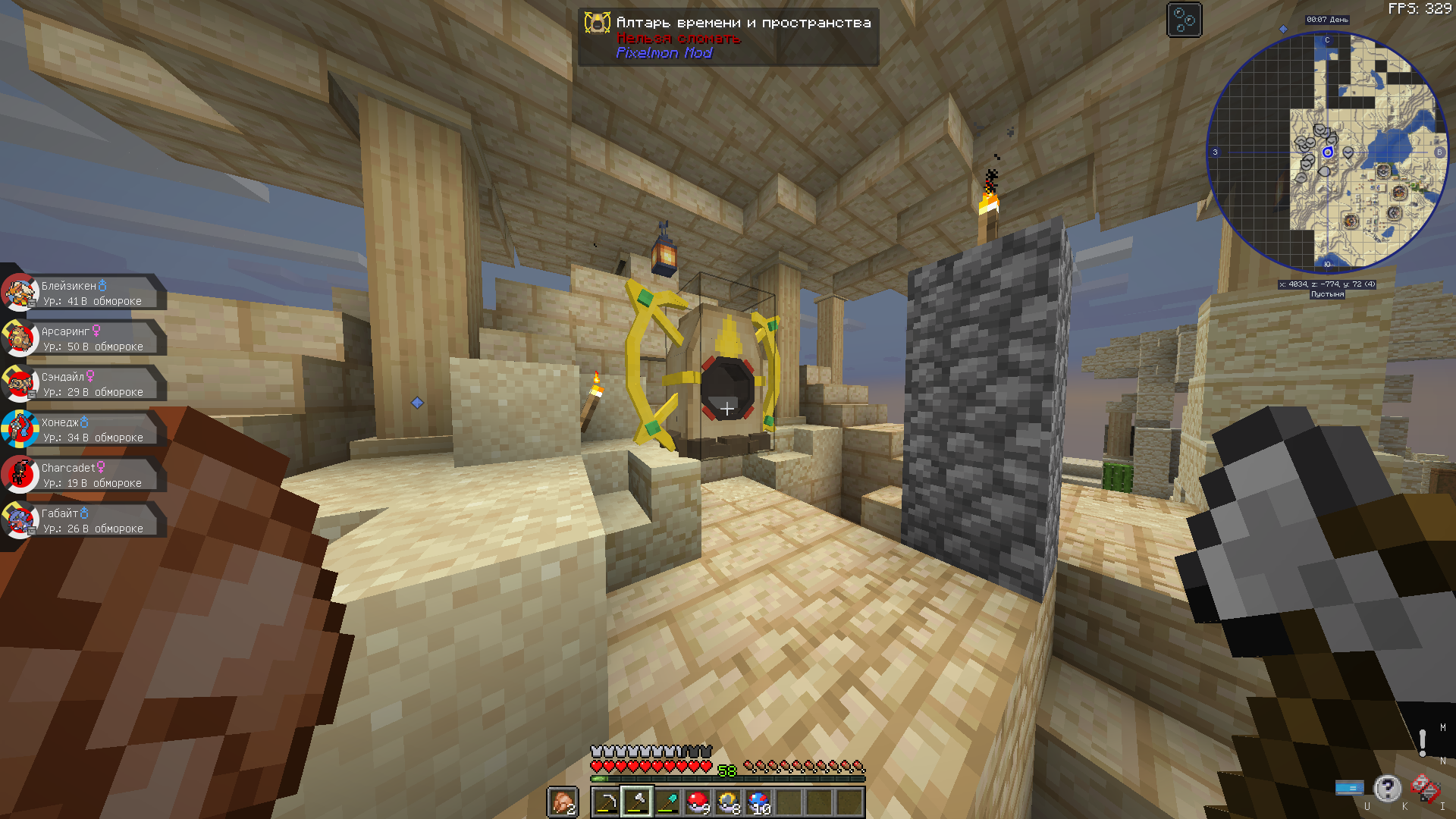Click the offhand cooked chicken slot
Screen dimensions: 1456x819
(x=562, y=802)
